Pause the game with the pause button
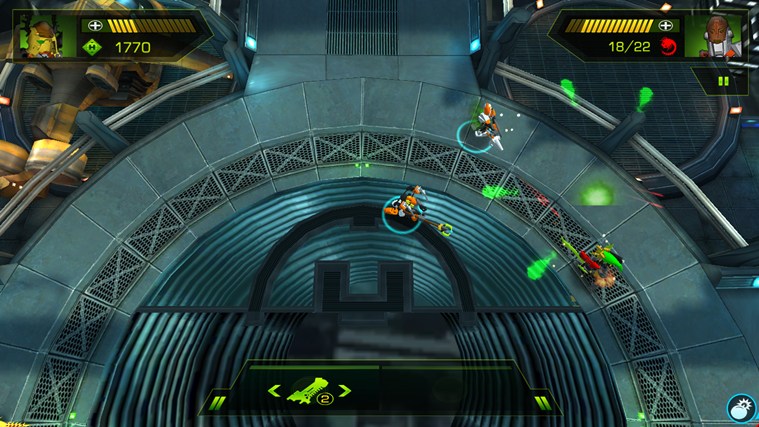The height and width of the screenshot is (427, 759). click(723, 81)
